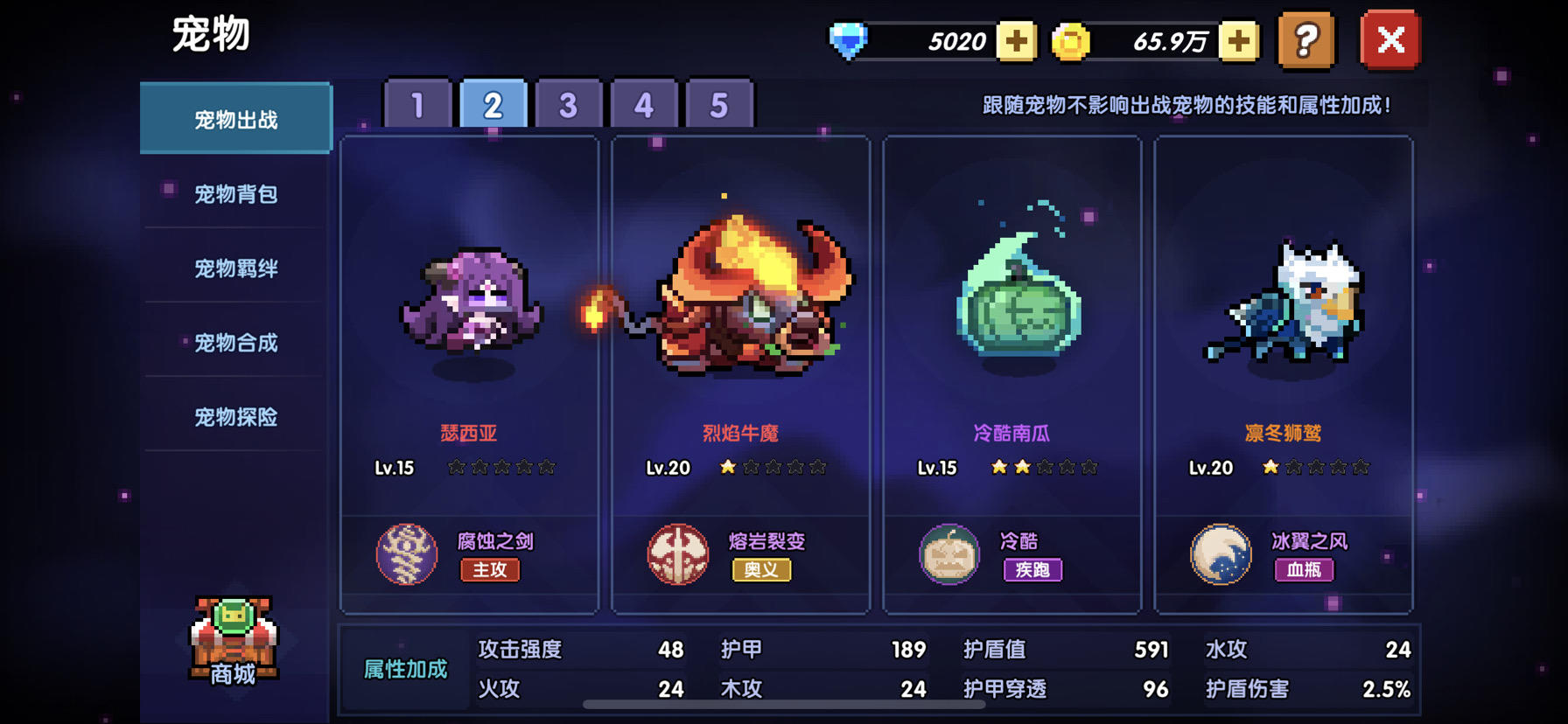Toggle the 血瓶 role tag of 凛冬狮鹫
Viewport: 1568px width, 724px height.
click(x=1305, y=570)
